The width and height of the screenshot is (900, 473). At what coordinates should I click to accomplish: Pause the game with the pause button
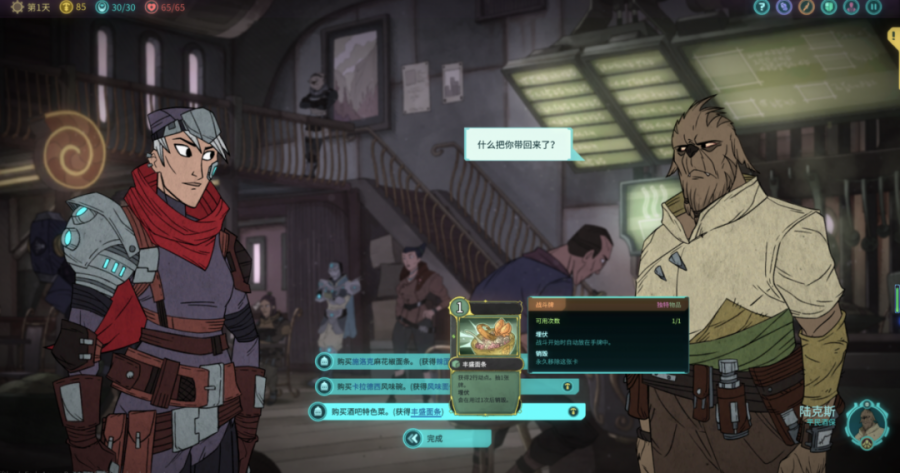click(874, 8)
